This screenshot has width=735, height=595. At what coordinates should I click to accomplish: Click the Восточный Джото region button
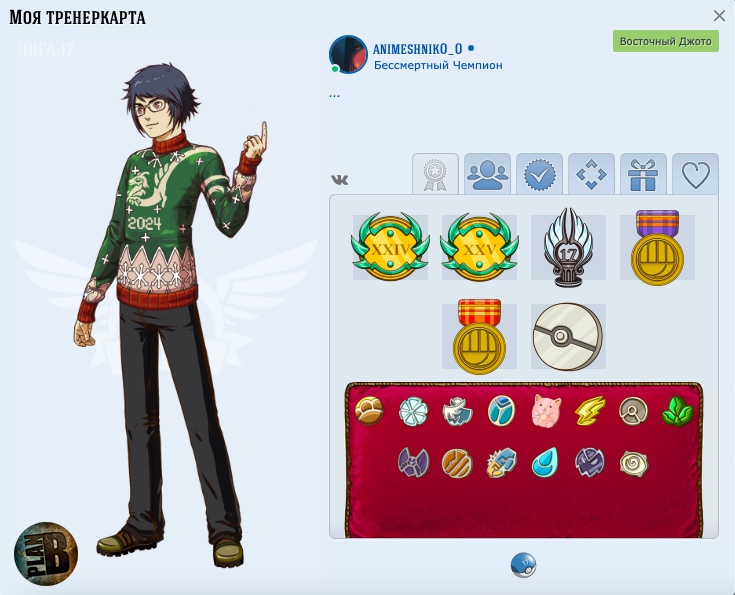click(665, 41)
